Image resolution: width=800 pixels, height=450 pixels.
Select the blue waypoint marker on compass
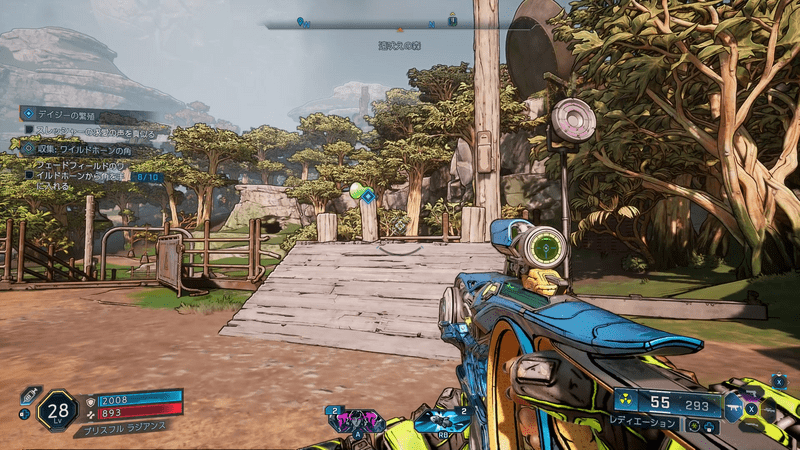[x=302, y=21]
